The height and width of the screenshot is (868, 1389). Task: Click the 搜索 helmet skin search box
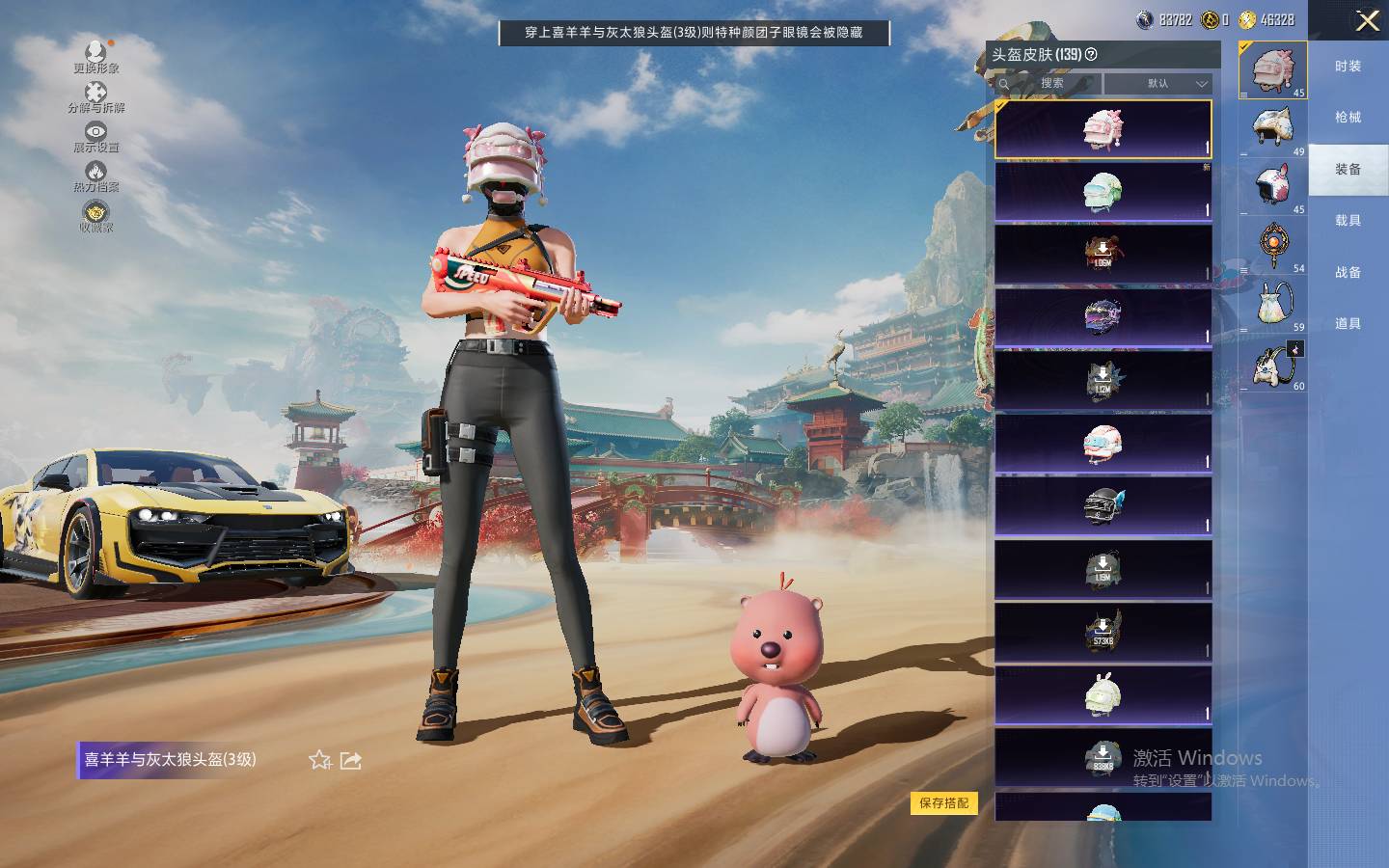click(x=1049, y=84)
